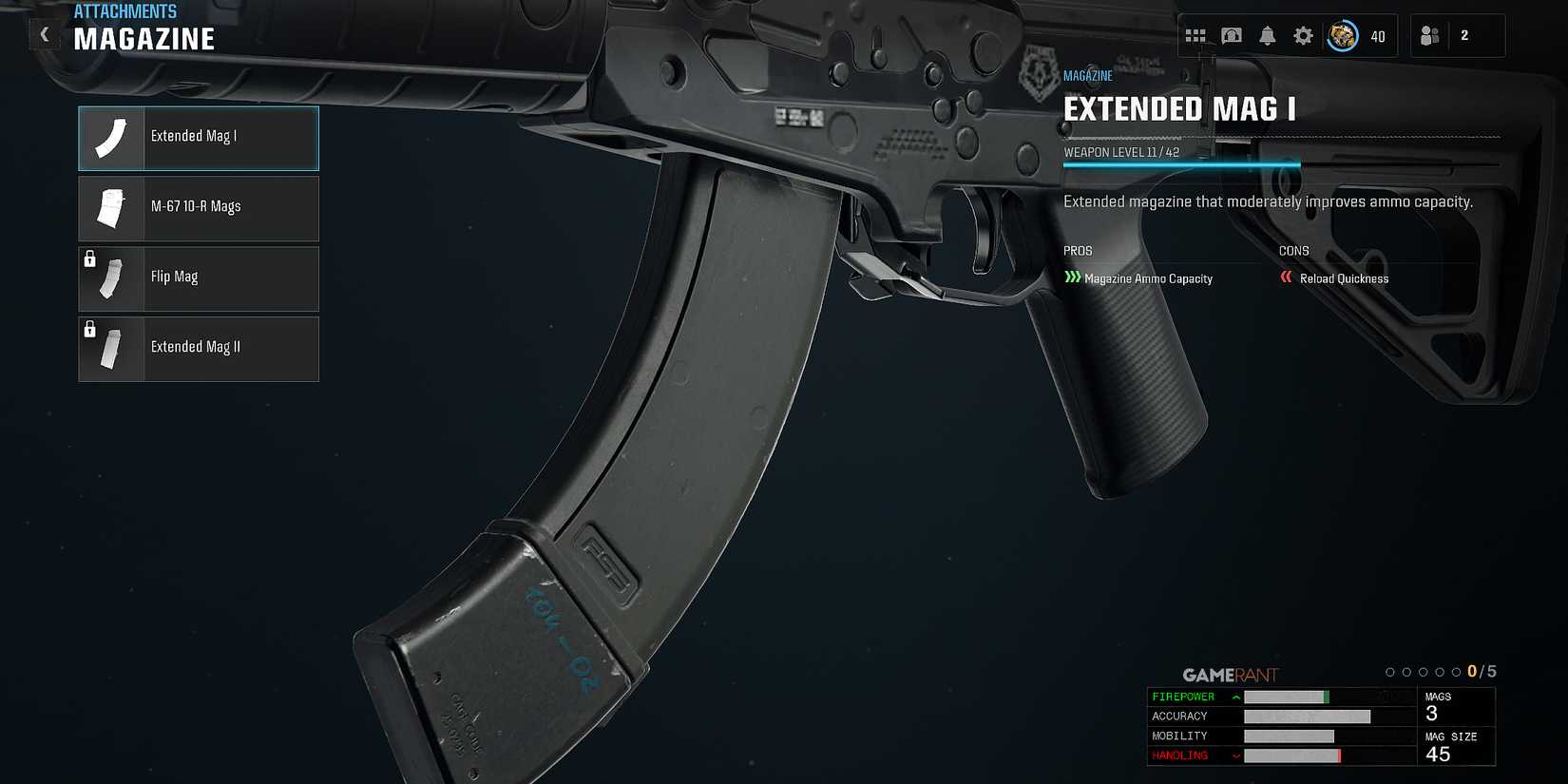This screenshot has height=784, width=1568.
Task: Click the Extended Mag I magazine thumbnail icon
Action: (x=110, y=138)
